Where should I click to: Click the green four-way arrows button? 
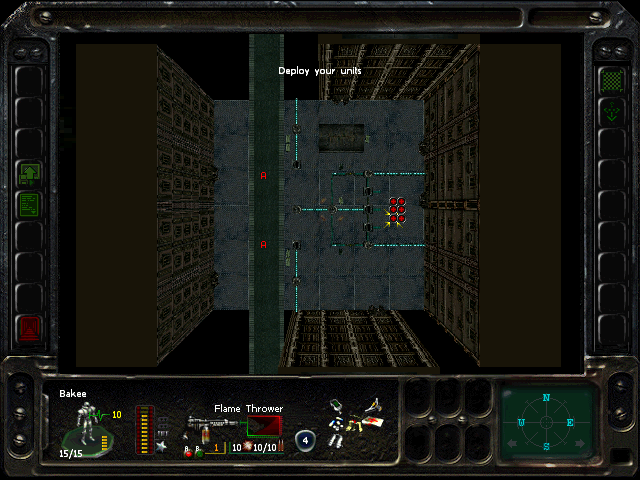point(609,113)
